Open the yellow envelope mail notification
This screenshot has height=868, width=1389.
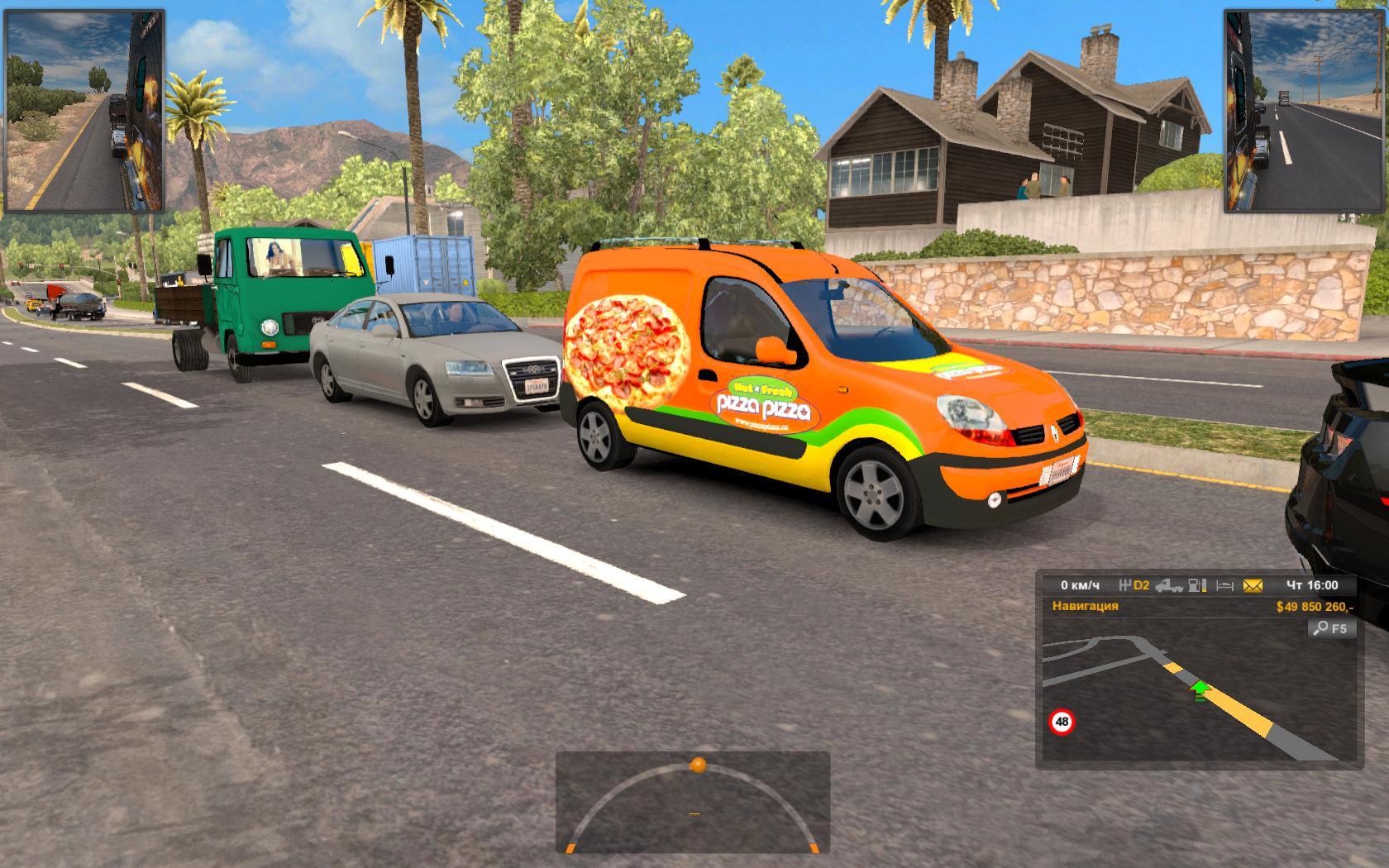(x=1253, y=585)
